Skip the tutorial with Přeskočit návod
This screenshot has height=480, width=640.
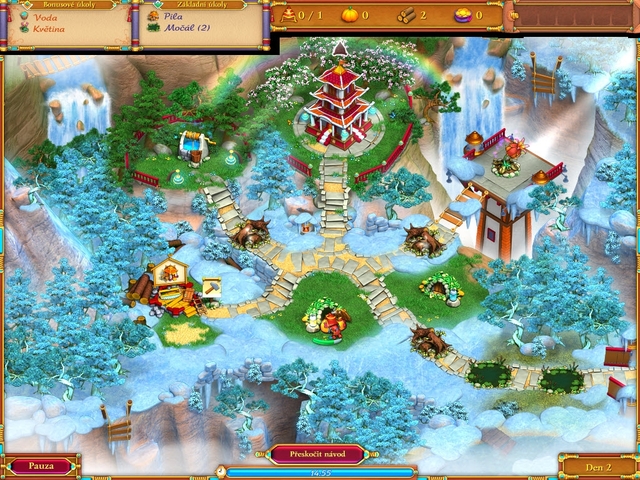click(317, 453)
